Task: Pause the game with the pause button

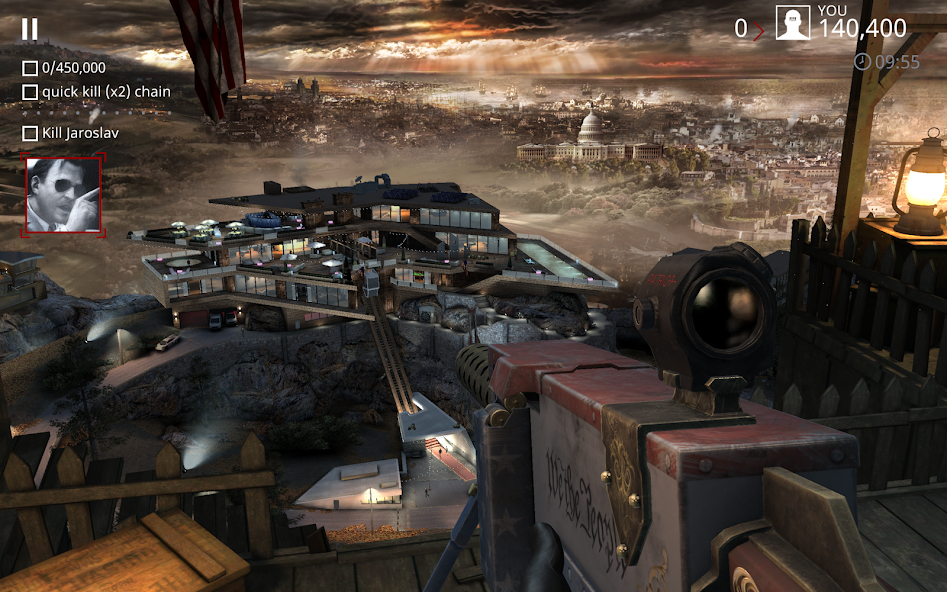Action: pyautogui.click(x=30, y=30)
